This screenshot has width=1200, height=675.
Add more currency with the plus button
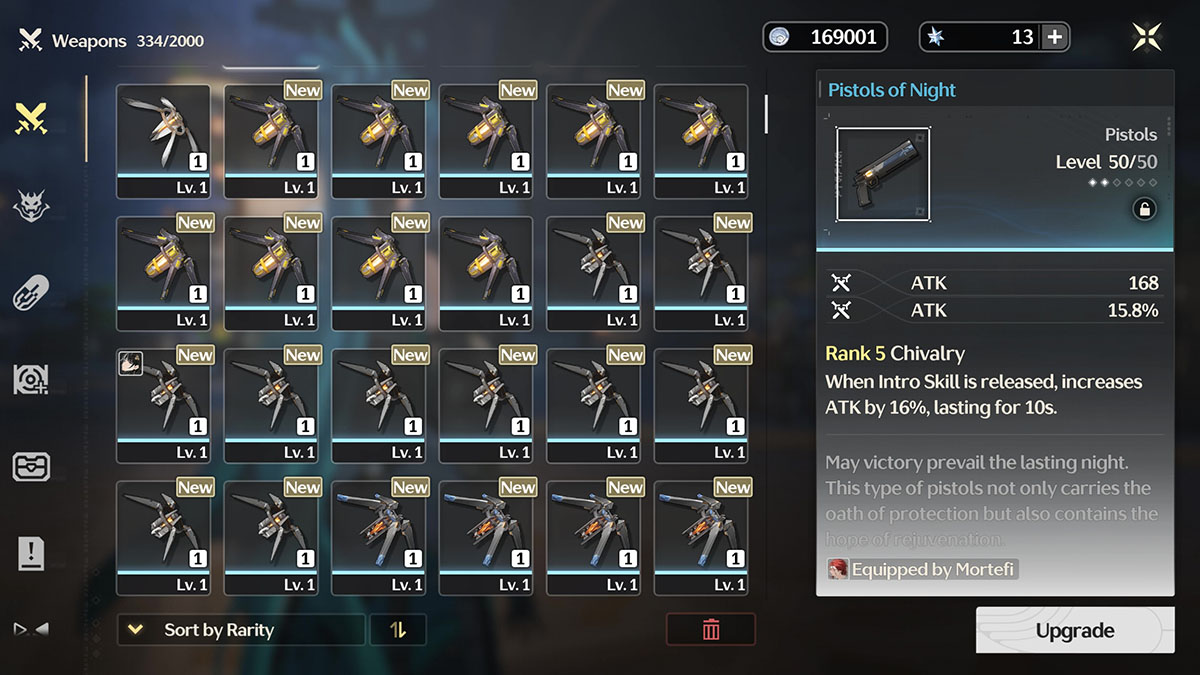(x=1055, y=37)
